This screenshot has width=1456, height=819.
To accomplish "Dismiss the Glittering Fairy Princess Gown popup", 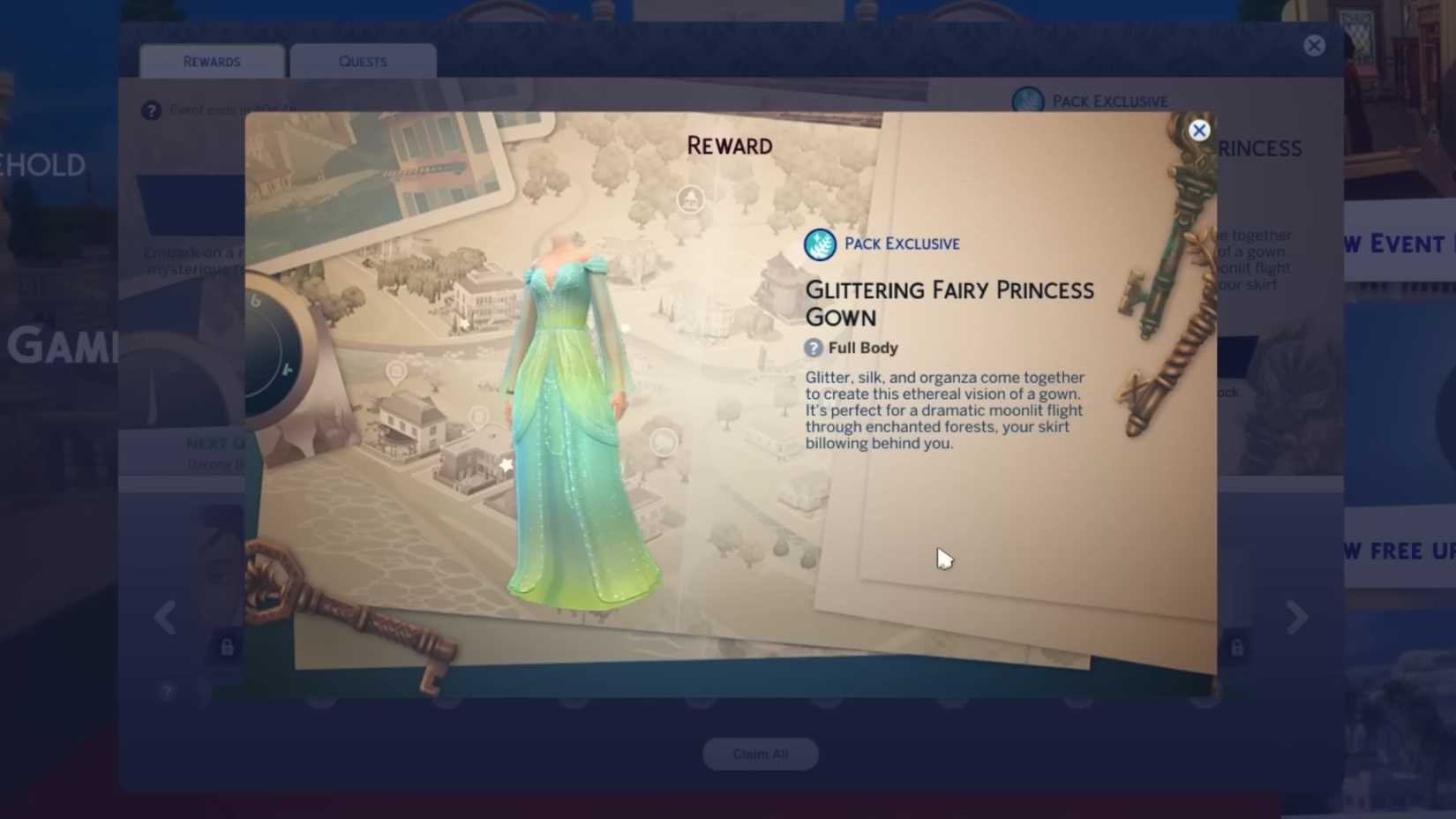I will click(1199, 131).
